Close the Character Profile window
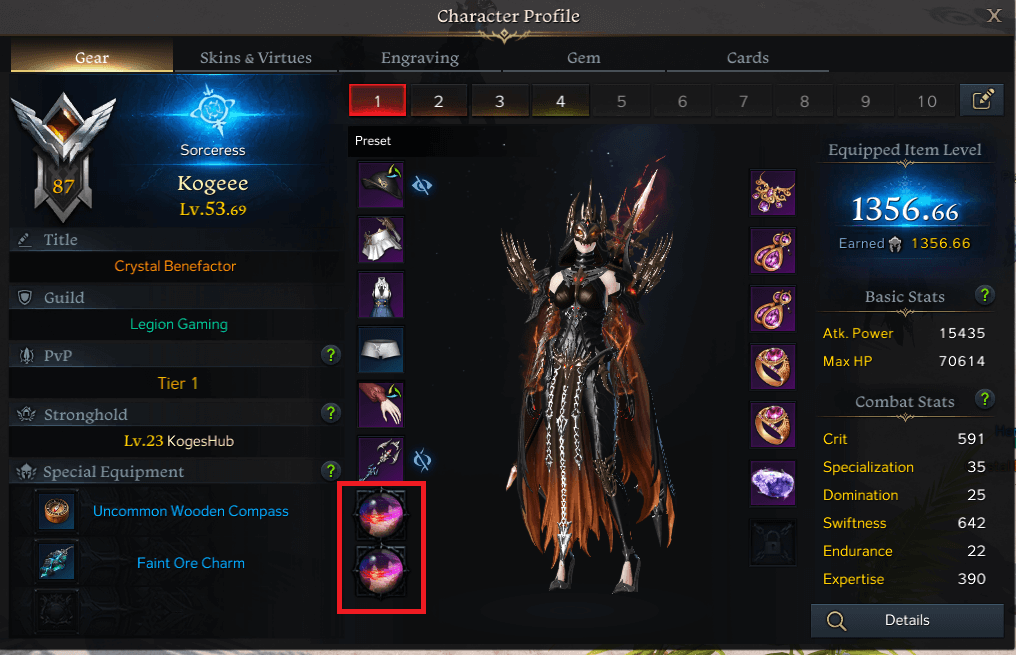The image size is (1016, 657). point(994,15)
